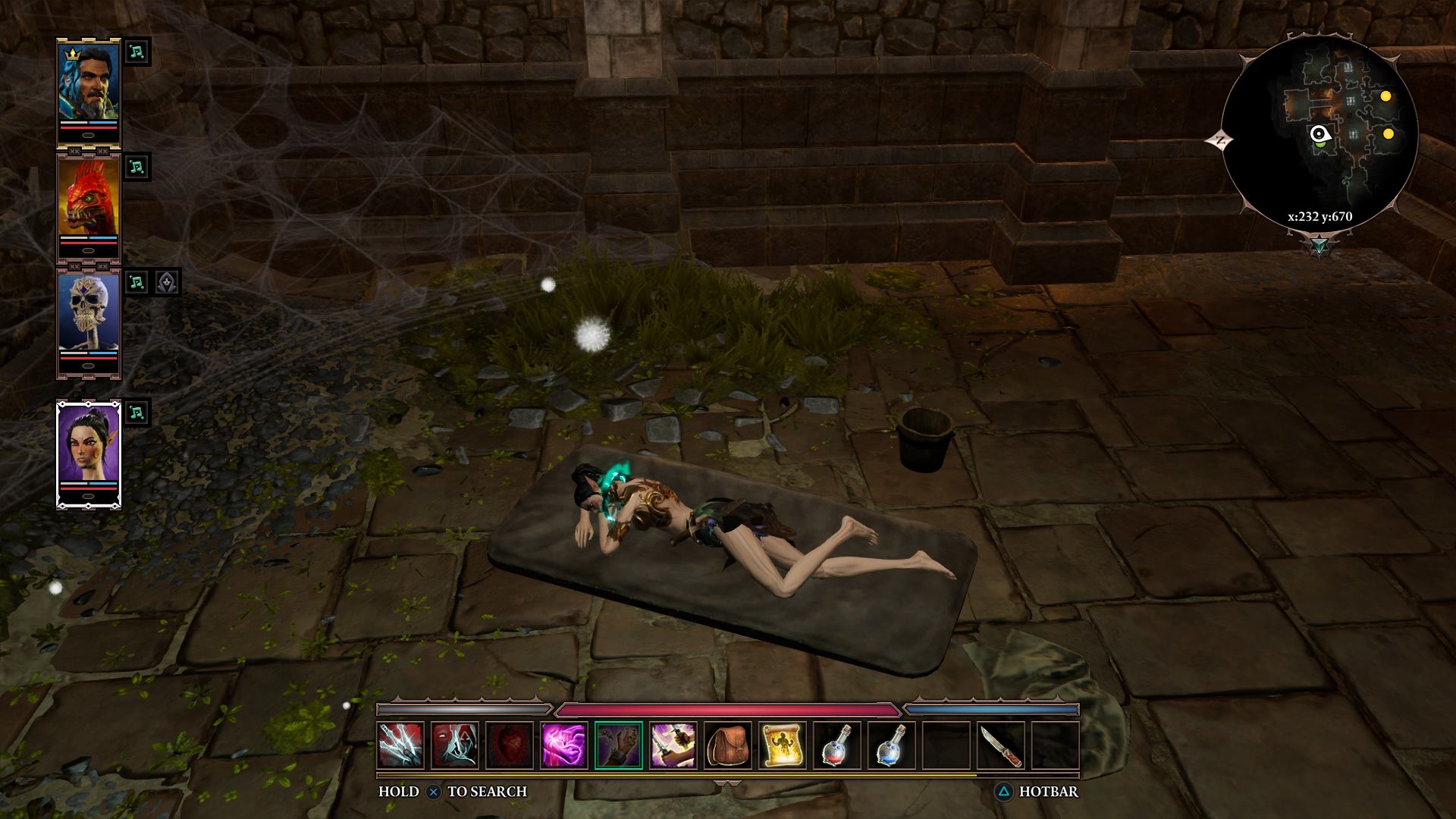Drink the red potion flask

[x=837, y=745]
